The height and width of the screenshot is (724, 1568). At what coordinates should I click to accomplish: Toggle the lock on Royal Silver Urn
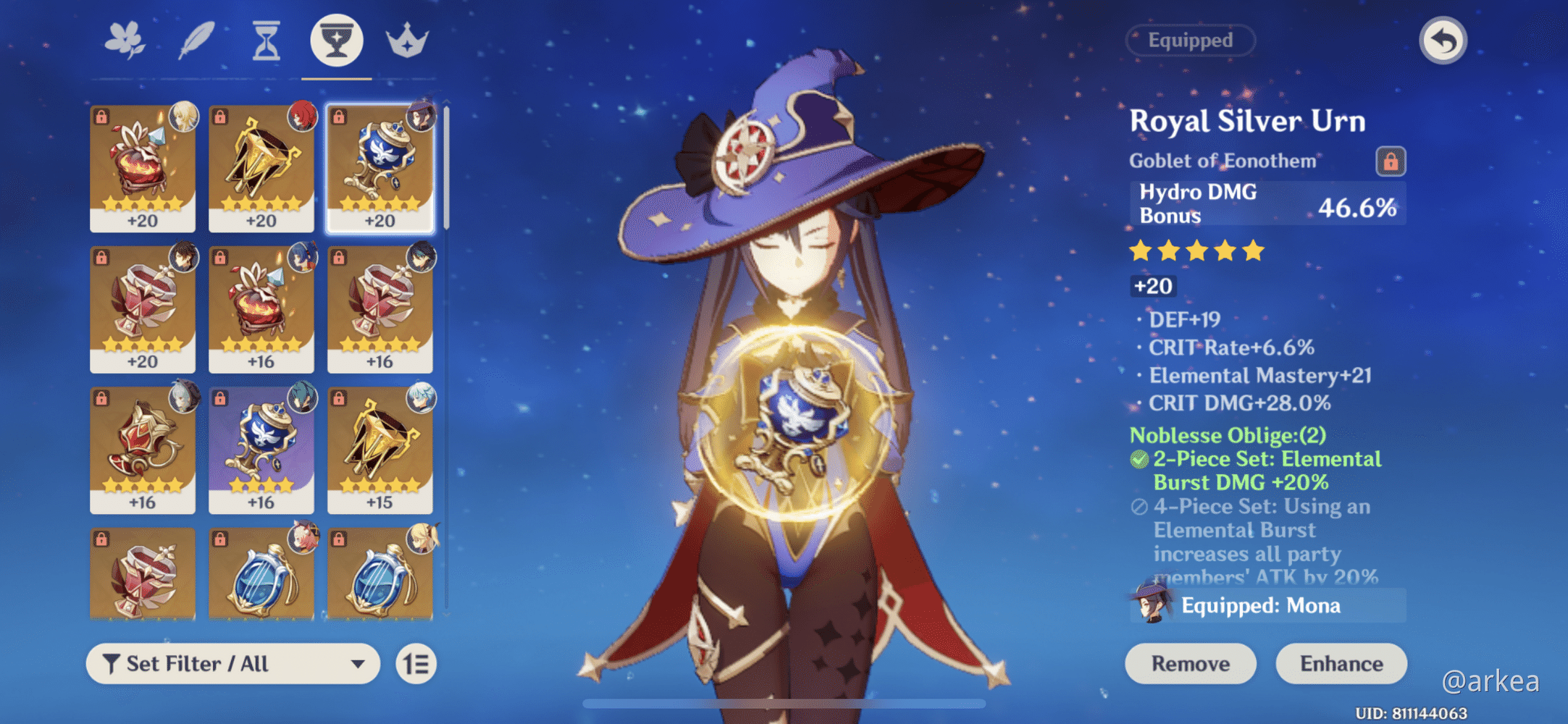(x=1391, y=161)
